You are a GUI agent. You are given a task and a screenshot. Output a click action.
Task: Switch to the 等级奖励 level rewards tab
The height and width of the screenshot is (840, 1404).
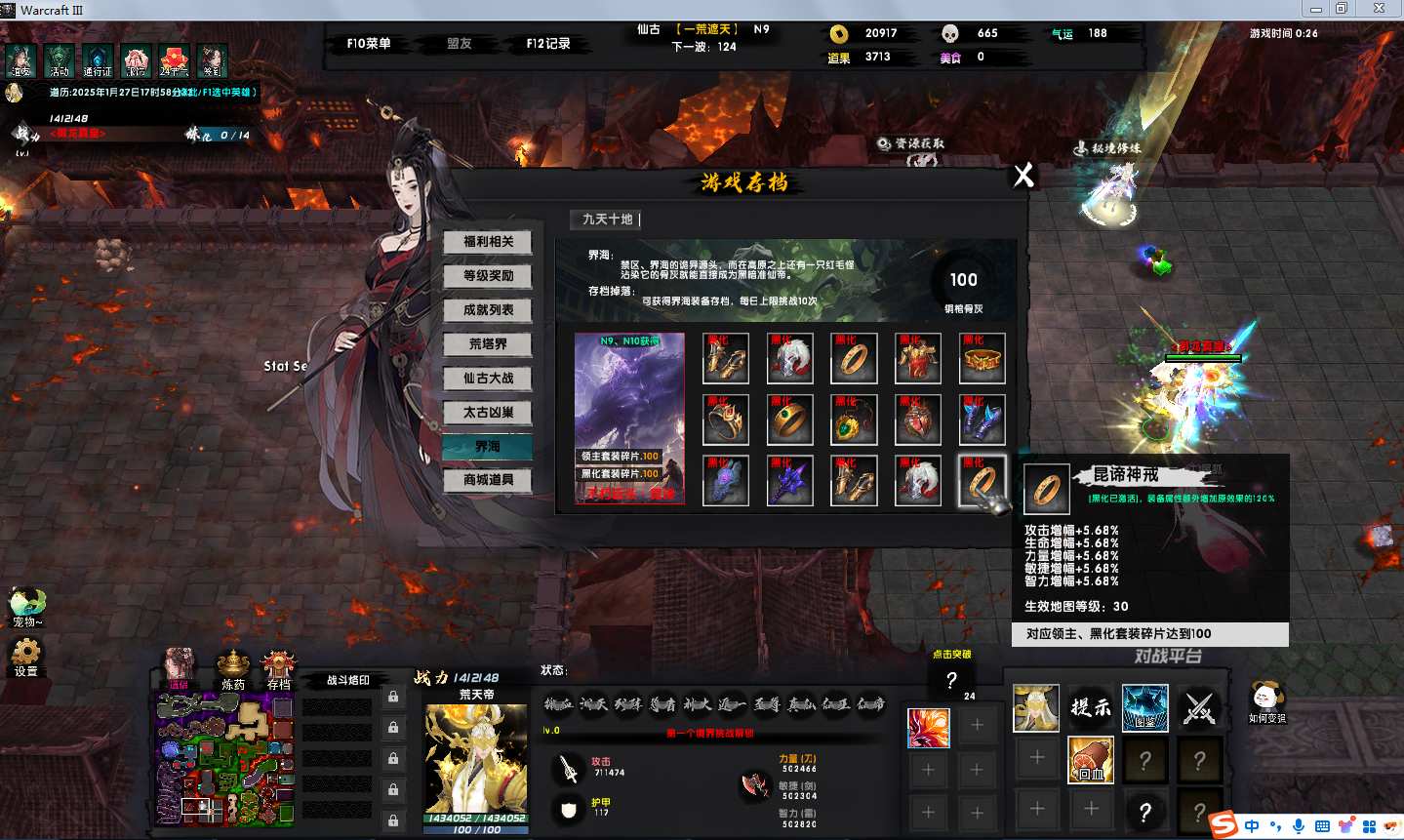pos(488,276)
